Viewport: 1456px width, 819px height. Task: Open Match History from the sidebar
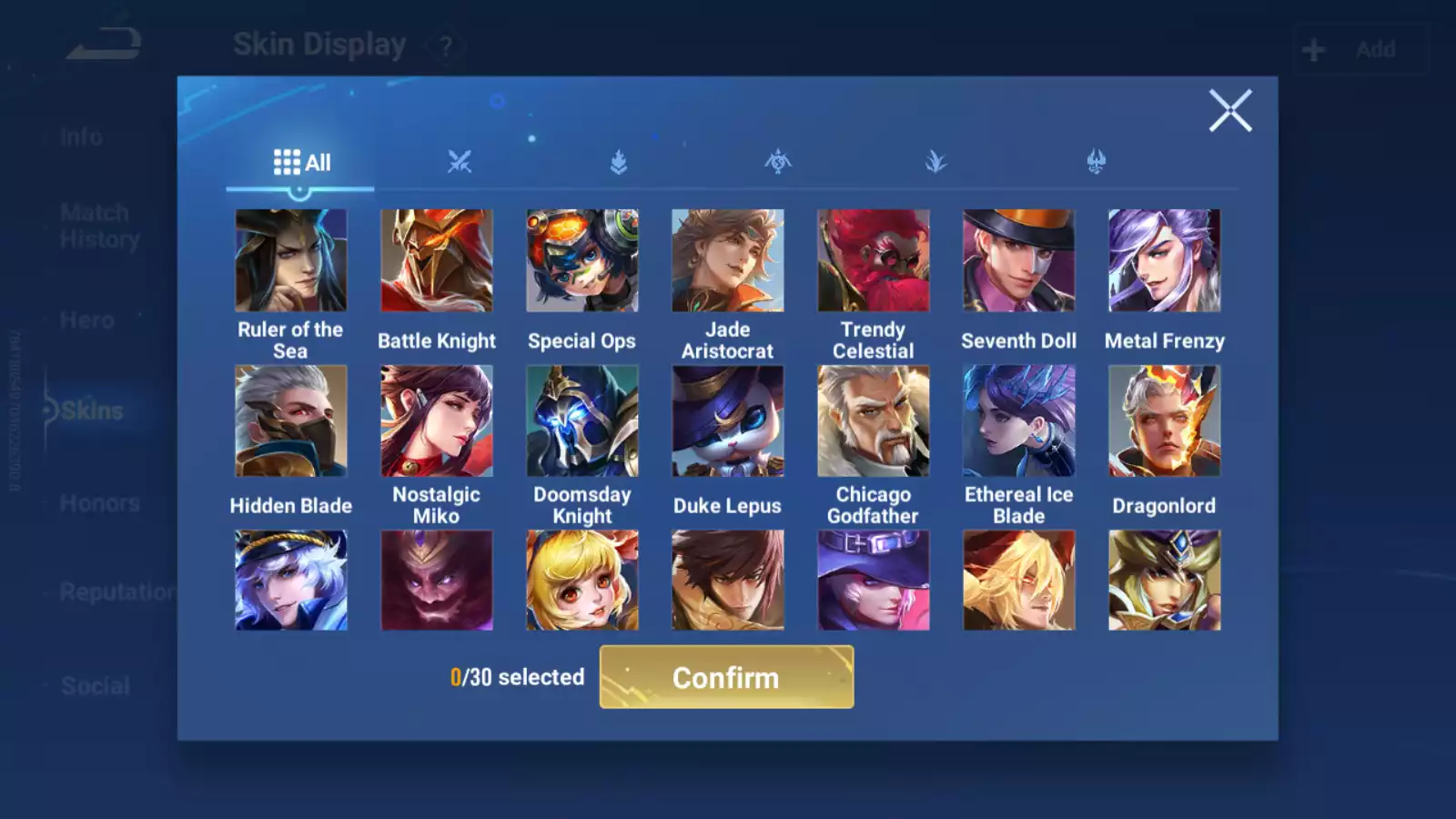pyautogui.click(x=94, y=225)
